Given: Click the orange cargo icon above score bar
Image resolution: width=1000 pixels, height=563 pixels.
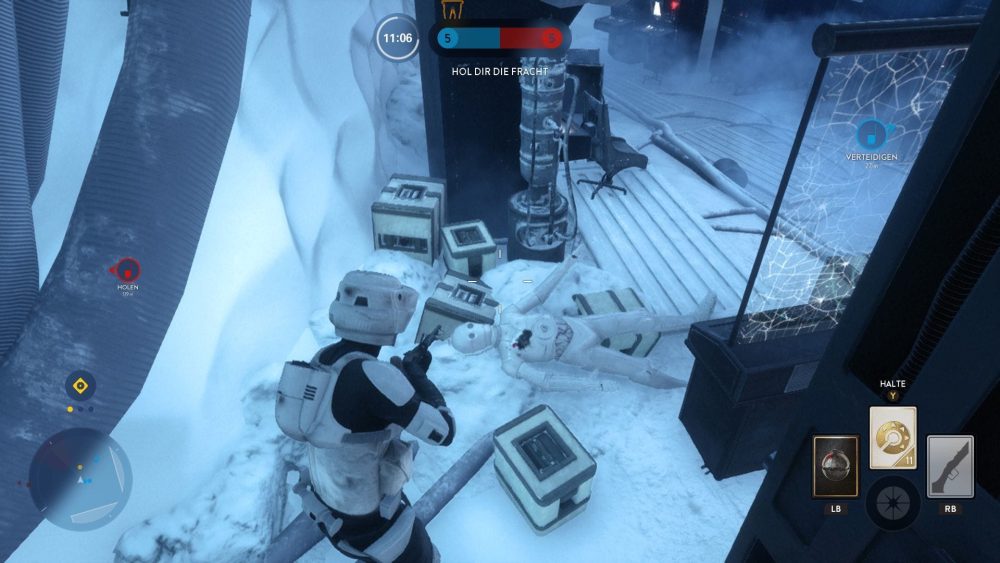Looking at the screenshot, I should [452, 11].
